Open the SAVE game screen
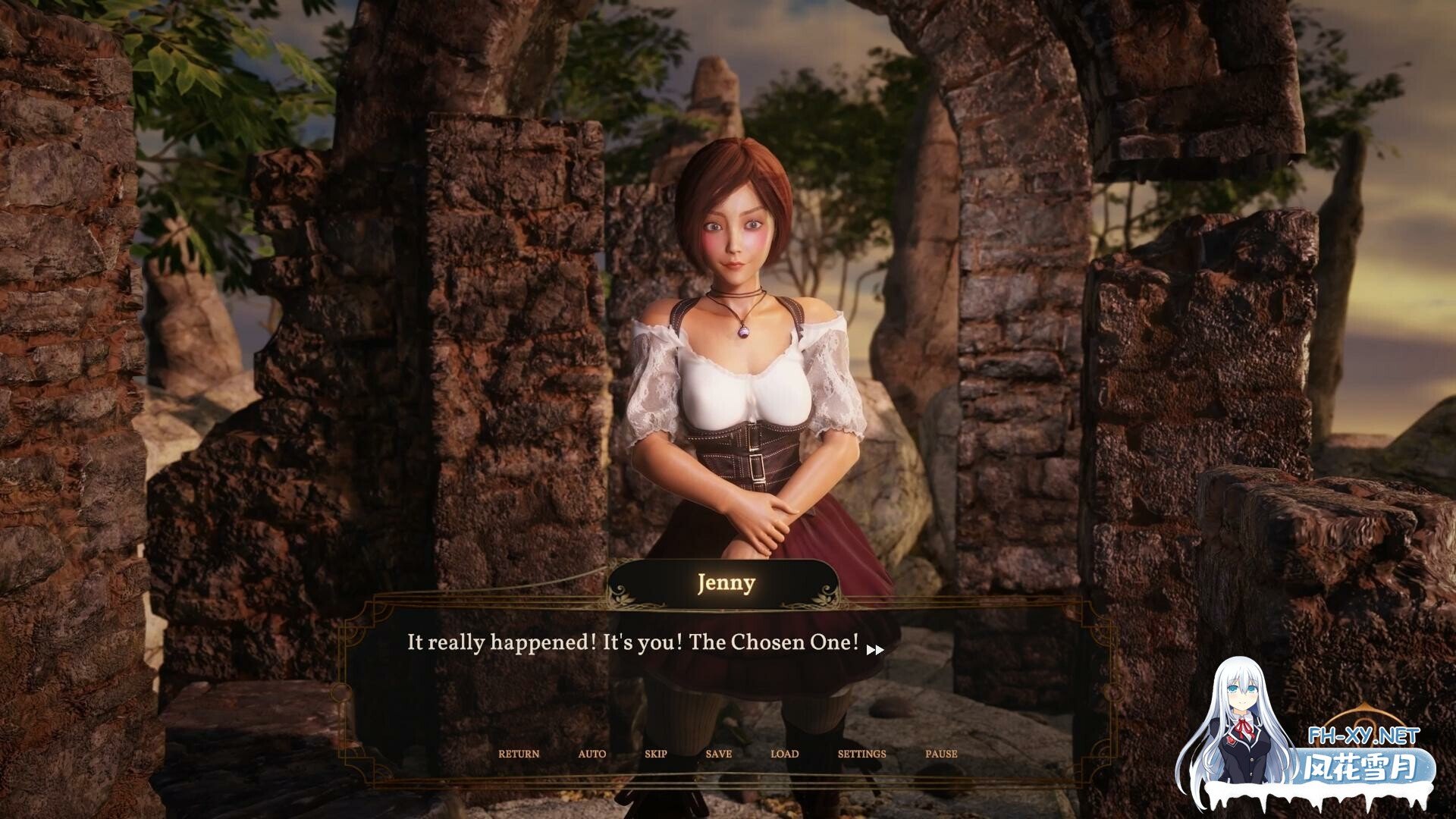Image resolution: width=1456 pixels, height=819 pixels. click(718, 754)
